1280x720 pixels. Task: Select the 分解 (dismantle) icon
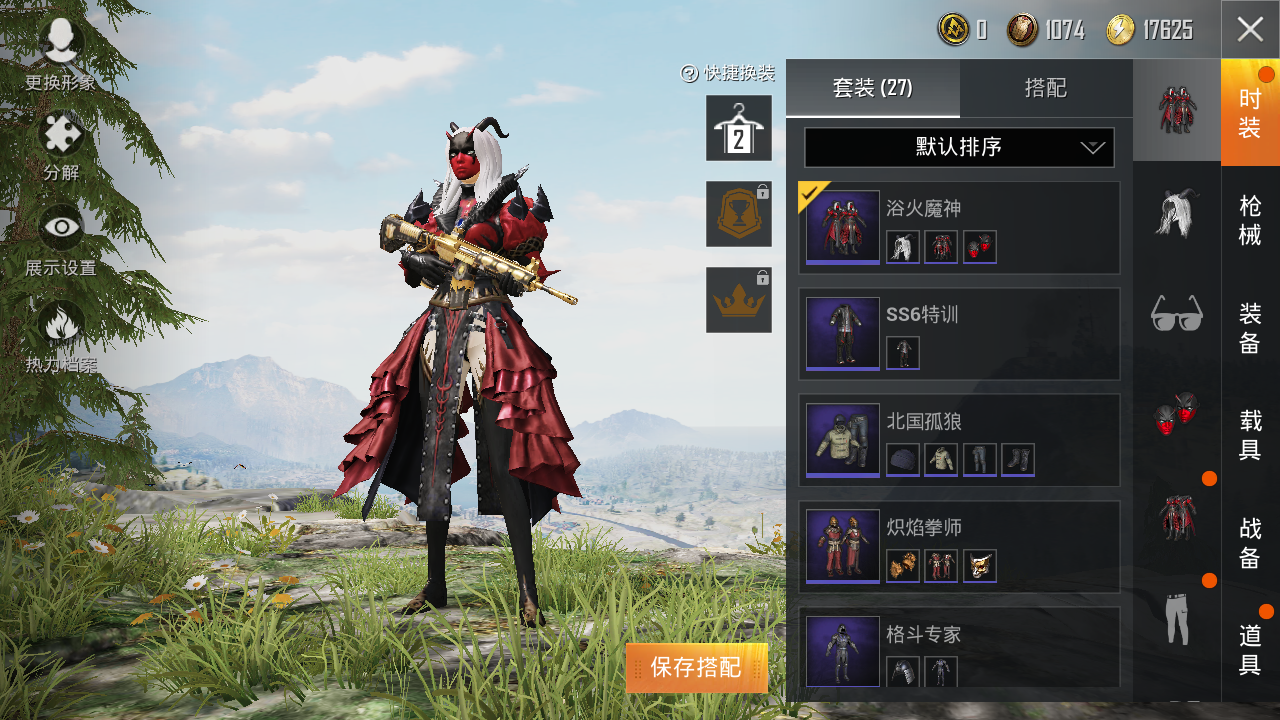tap(60, 135)
